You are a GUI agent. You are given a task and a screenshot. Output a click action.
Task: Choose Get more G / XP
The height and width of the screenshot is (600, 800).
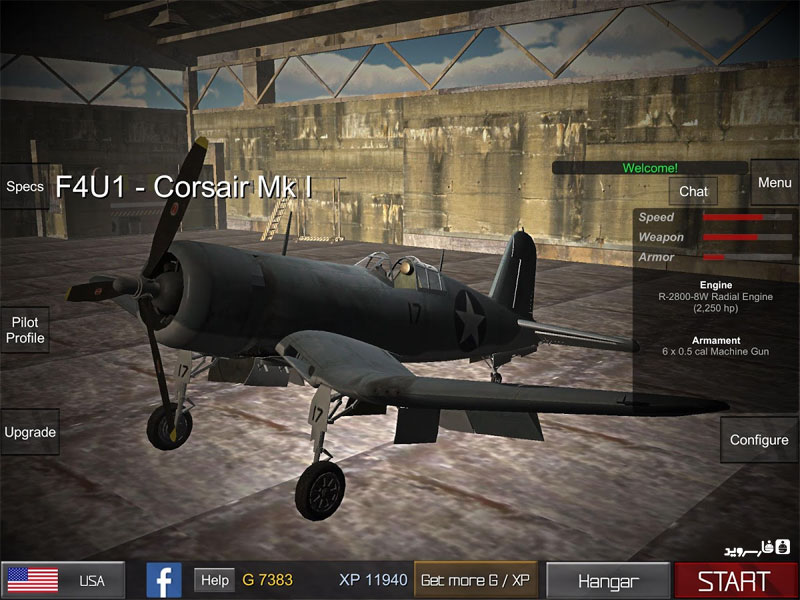tap(476, 580)
